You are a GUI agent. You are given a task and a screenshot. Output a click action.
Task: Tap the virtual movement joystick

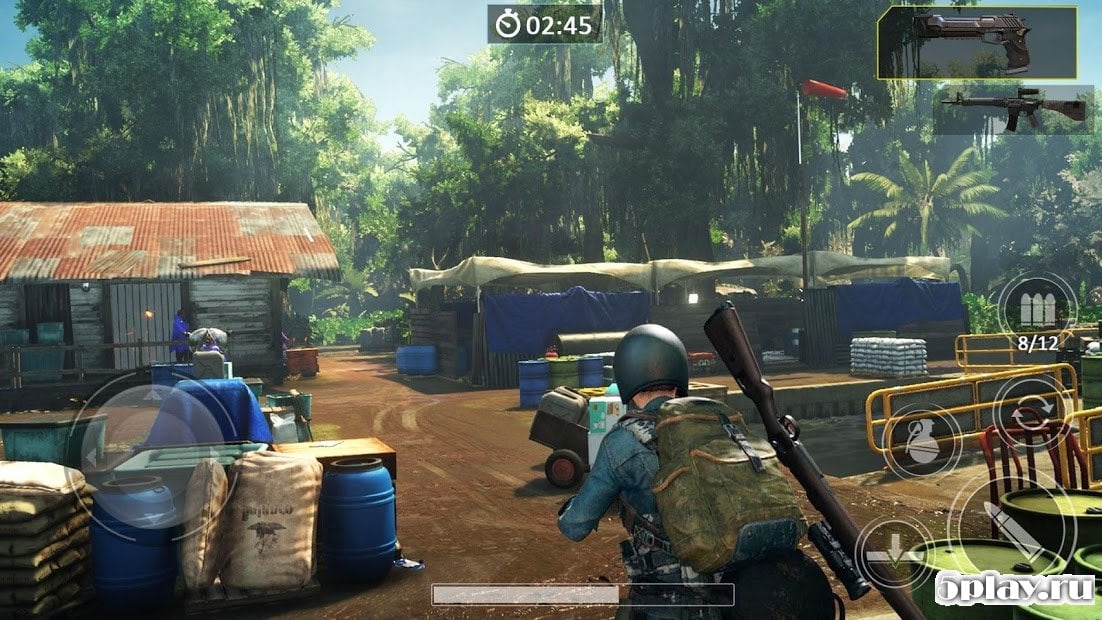coord(152,457)
